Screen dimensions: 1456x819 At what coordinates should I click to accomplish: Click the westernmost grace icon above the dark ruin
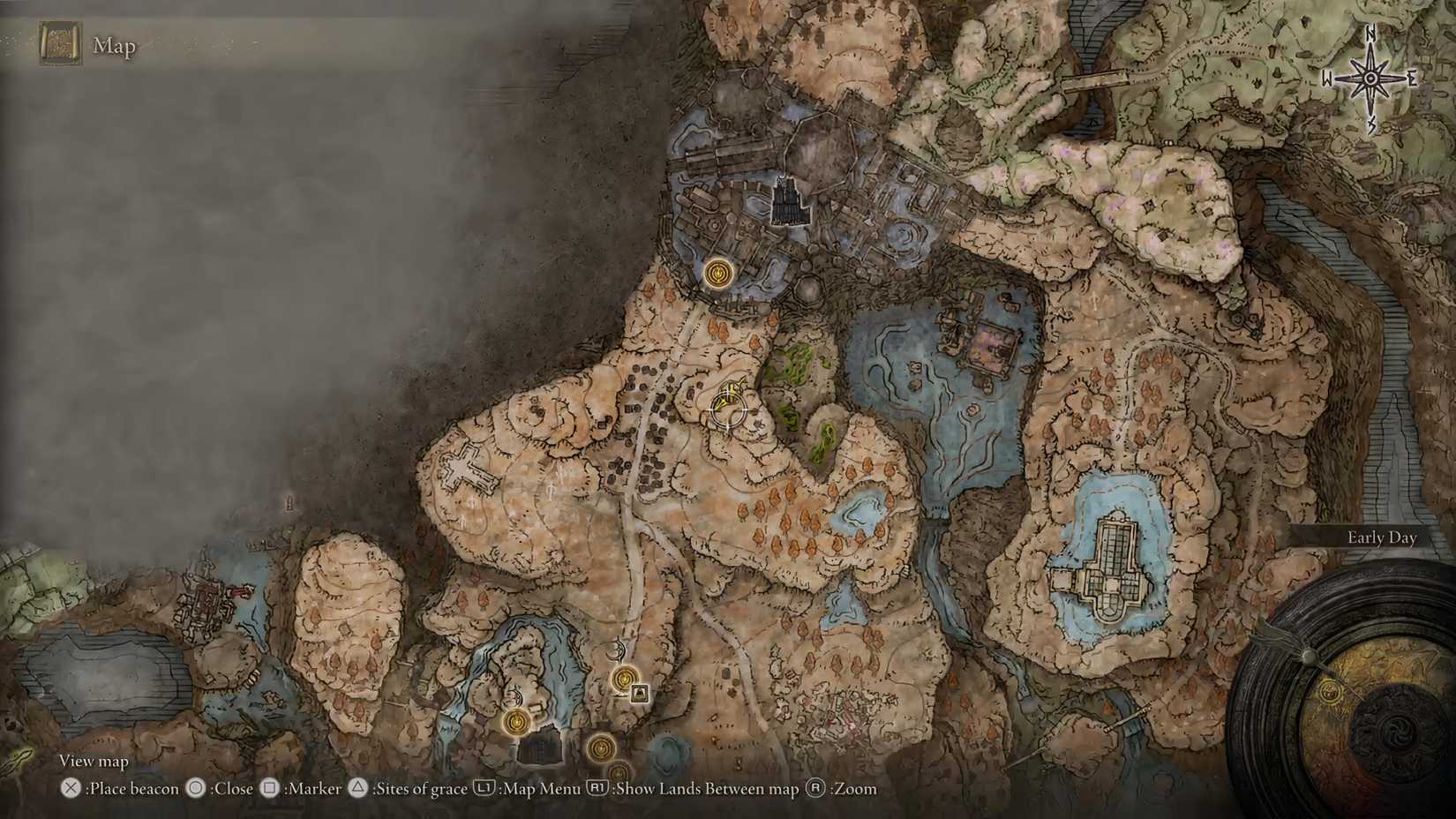coord(516,723)
